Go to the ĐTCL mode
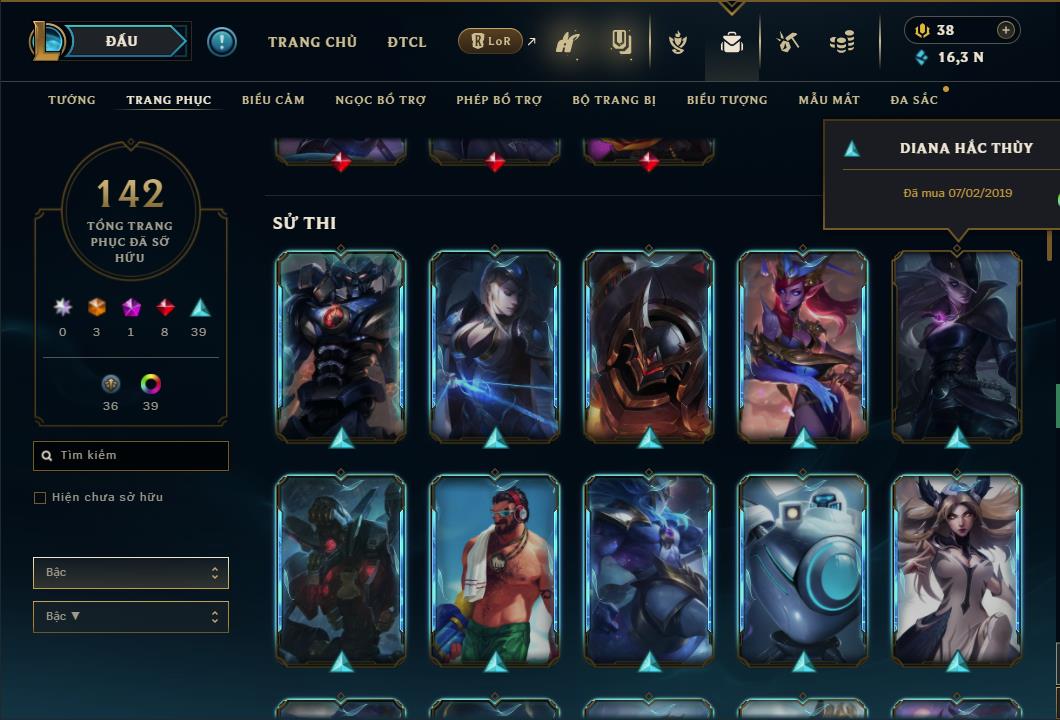The width and height of the screenshot is (1060, 720). pos(407,42)
